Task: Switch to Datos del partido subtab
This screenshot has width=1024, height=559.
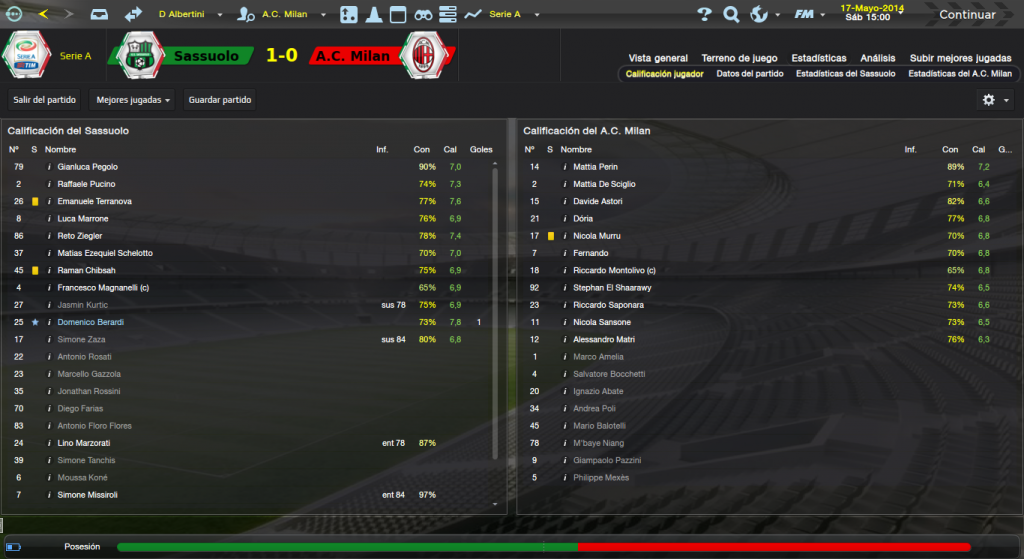Action: point(750,74)
